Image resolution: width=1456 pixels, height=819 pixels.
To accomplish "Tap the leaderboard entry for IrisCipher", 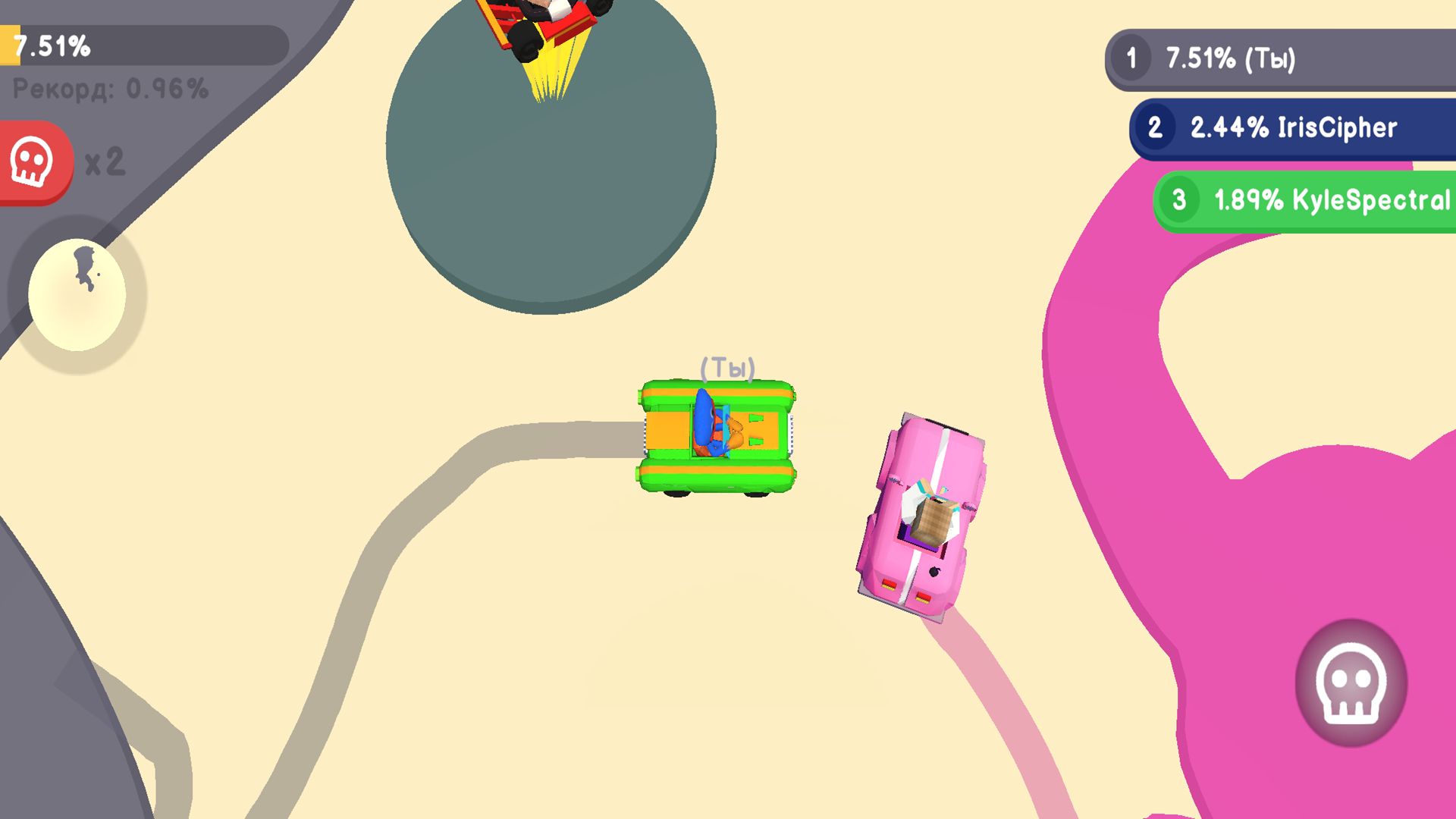I will [x=1289, y=127].
